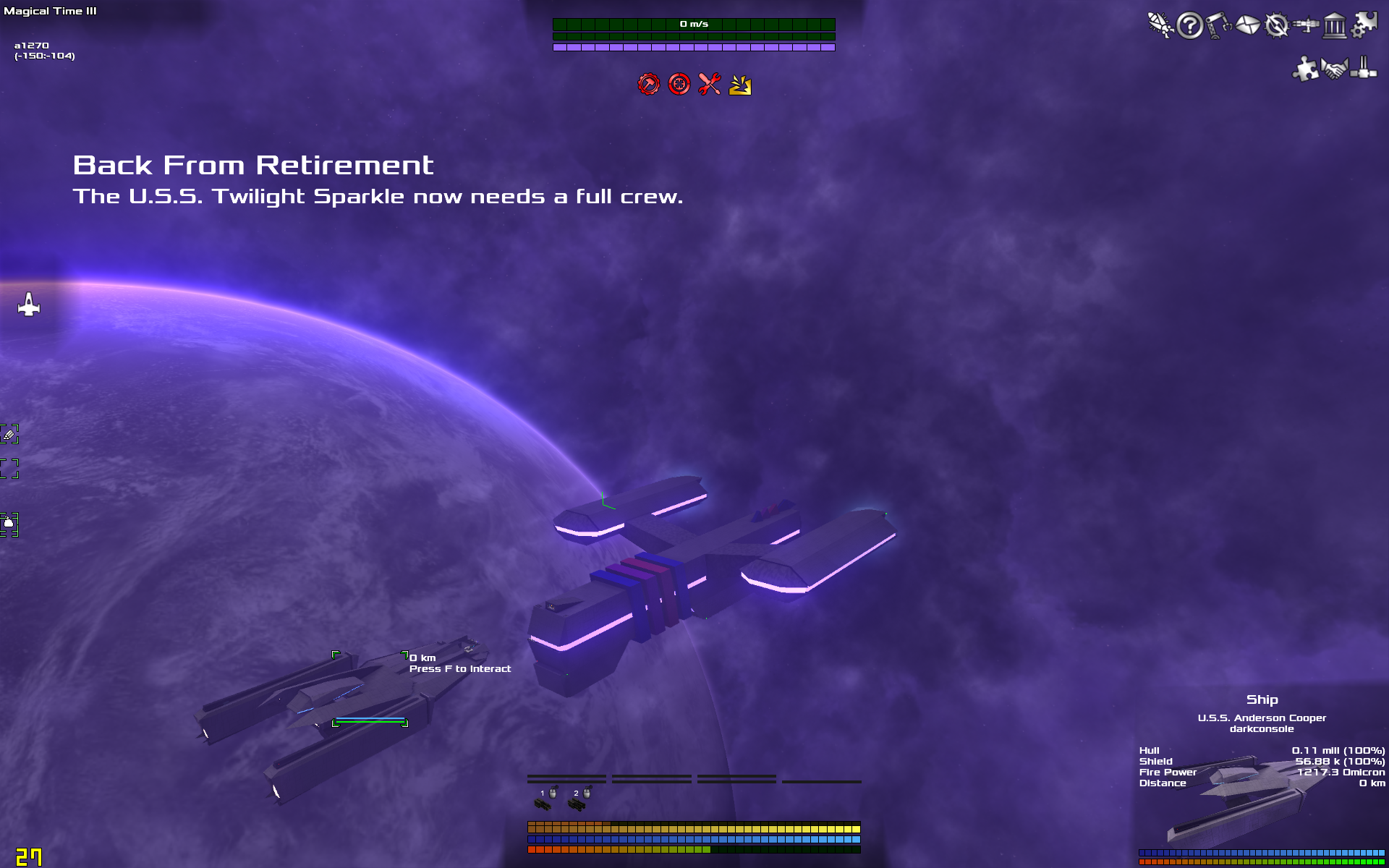The width and height of the screenshot is (1389, 868).
Task: Click the single puzzle piece icon
Action: pos(1306,69)
